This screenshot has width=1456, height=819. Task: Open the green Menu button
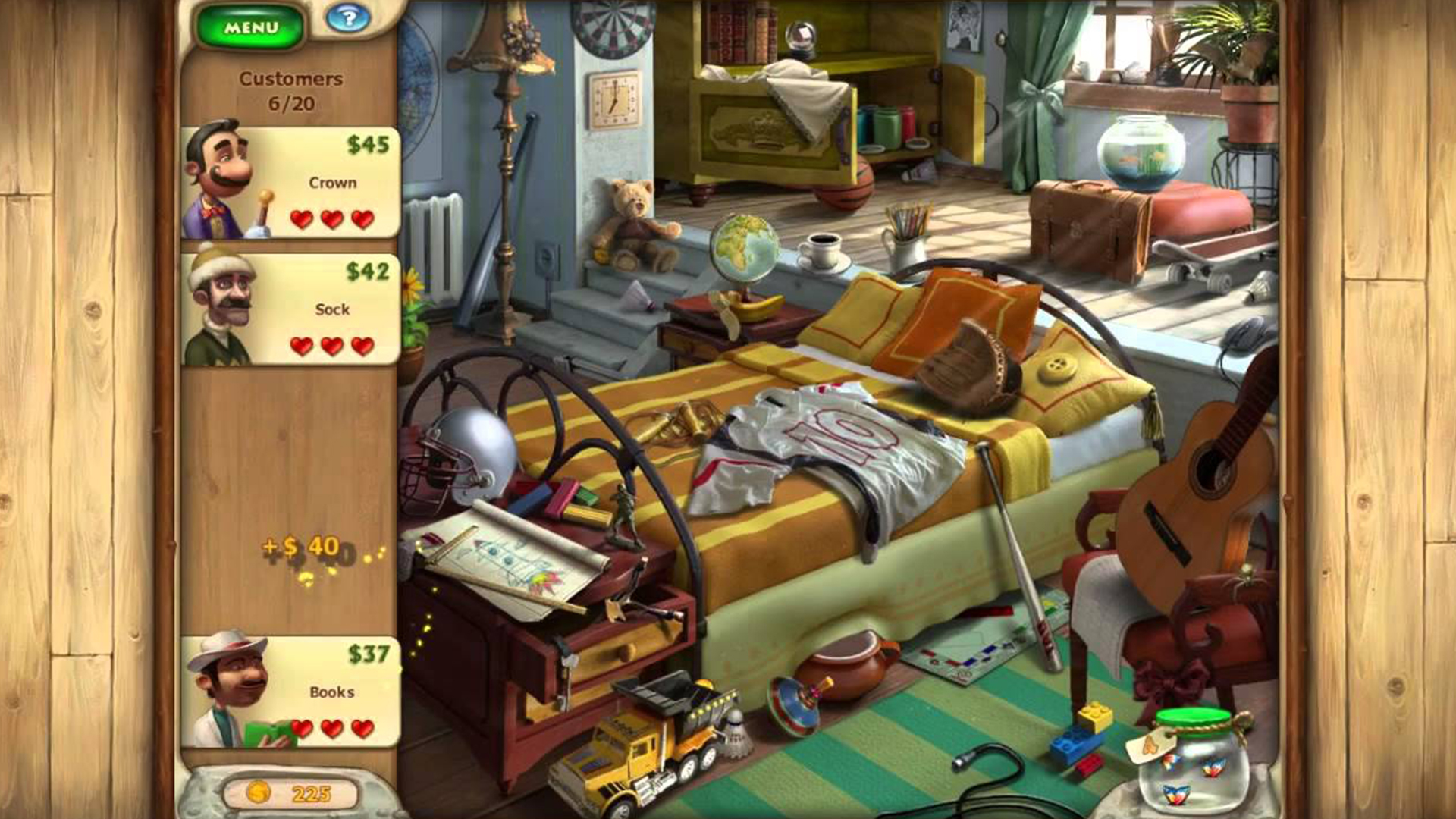point(250,28)
